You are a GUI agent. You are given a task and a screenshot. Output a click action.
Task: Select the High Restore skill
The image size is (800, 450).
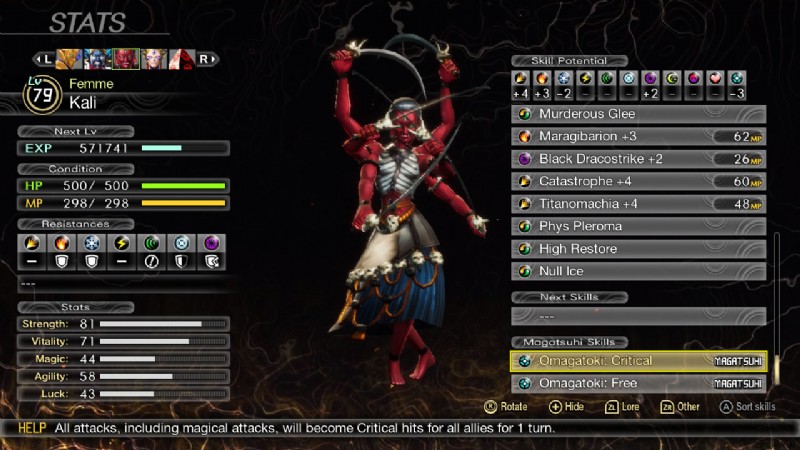640,249
